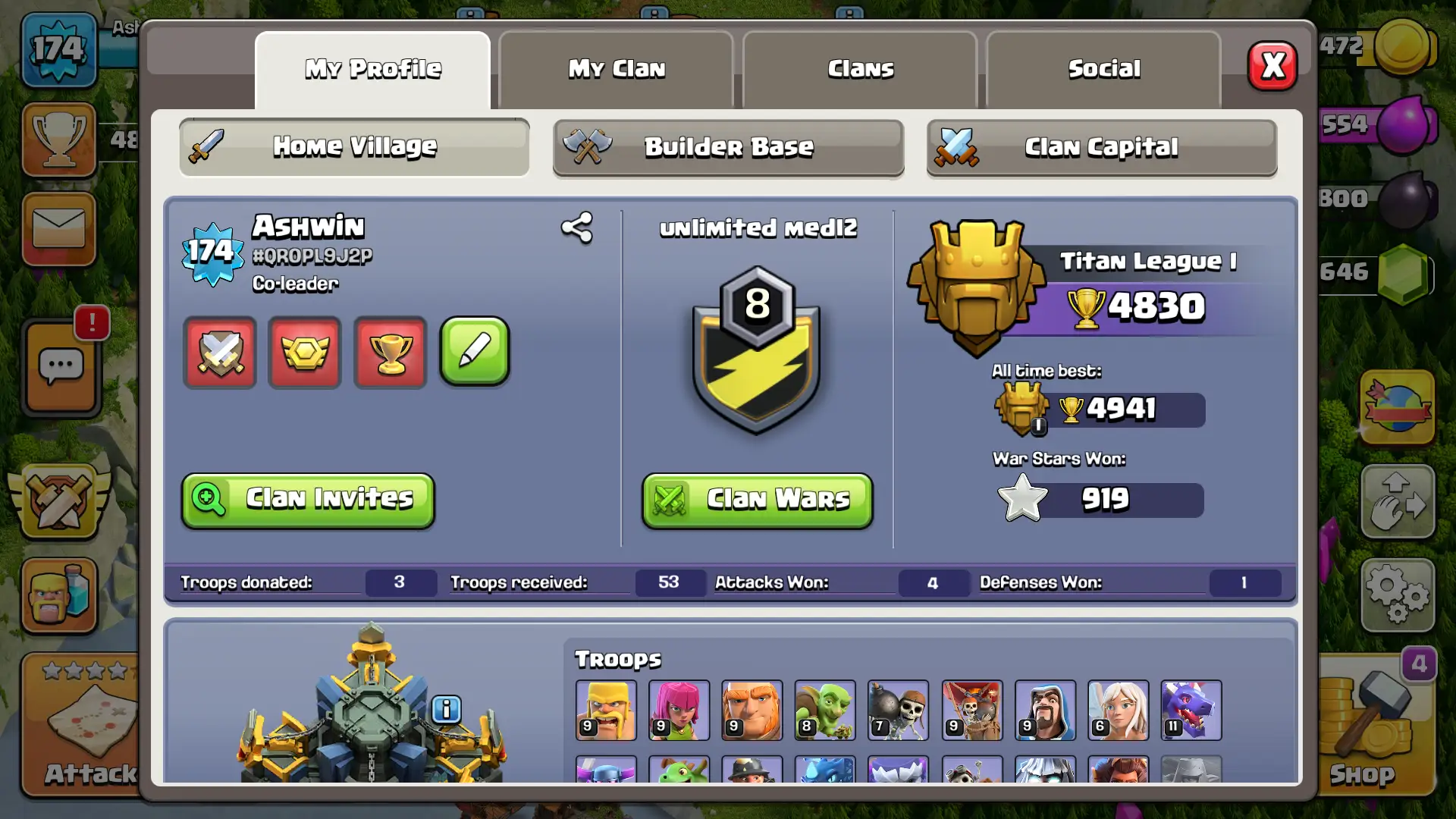Show the Builder Base profile section
1456x819 pixels.
728,147
